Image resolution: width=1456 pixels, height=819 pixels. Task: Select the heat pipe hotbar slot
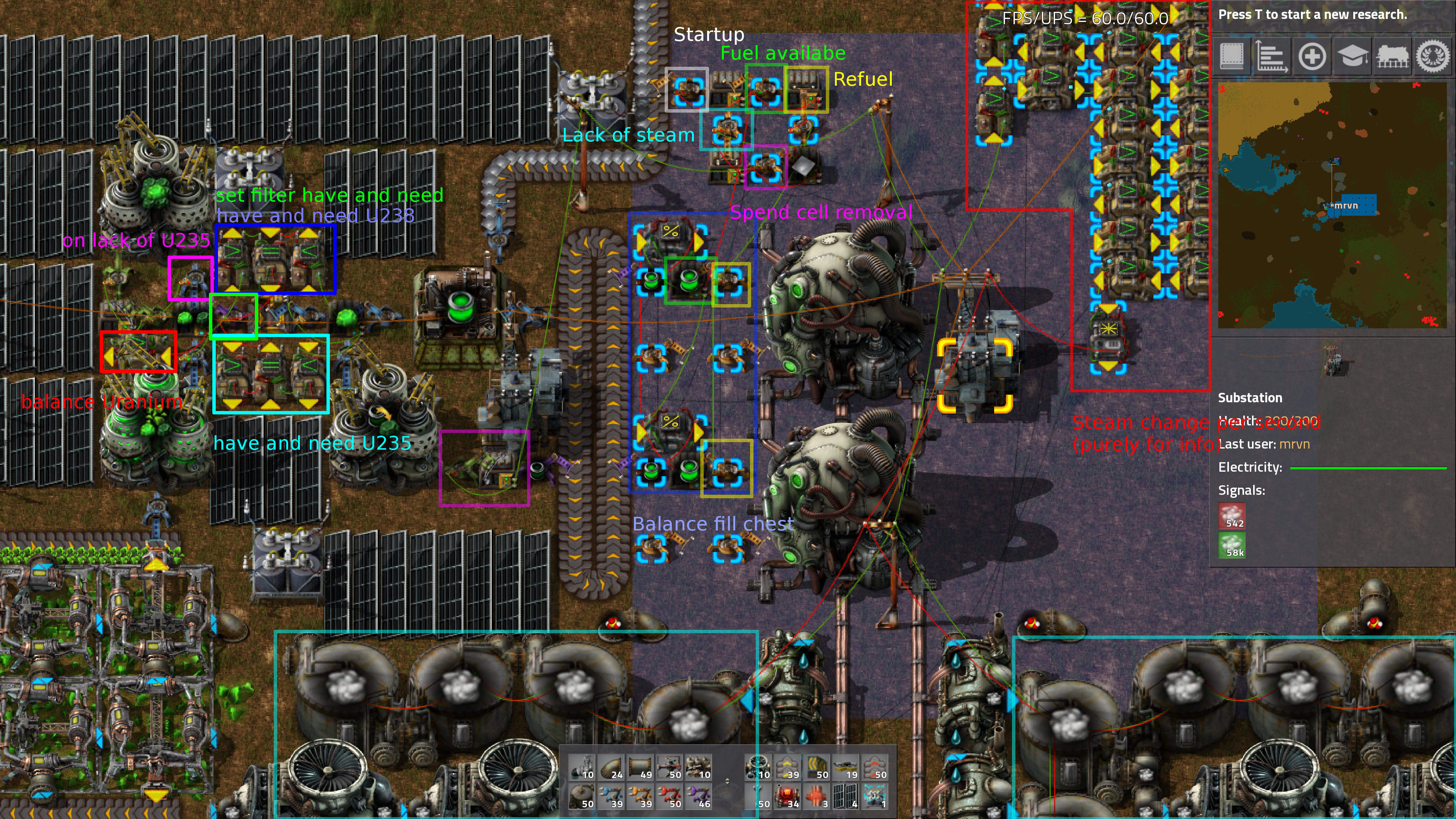coord(816,797)
